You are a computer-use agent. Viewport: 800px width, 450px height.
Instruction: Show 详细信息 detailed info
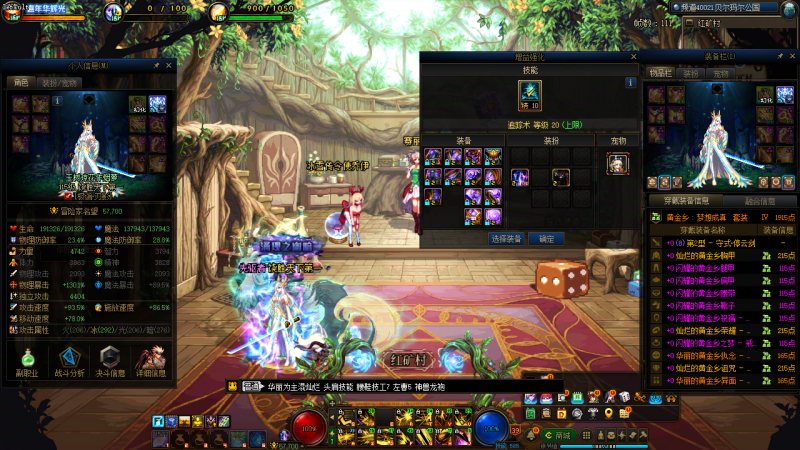point(151,362)
